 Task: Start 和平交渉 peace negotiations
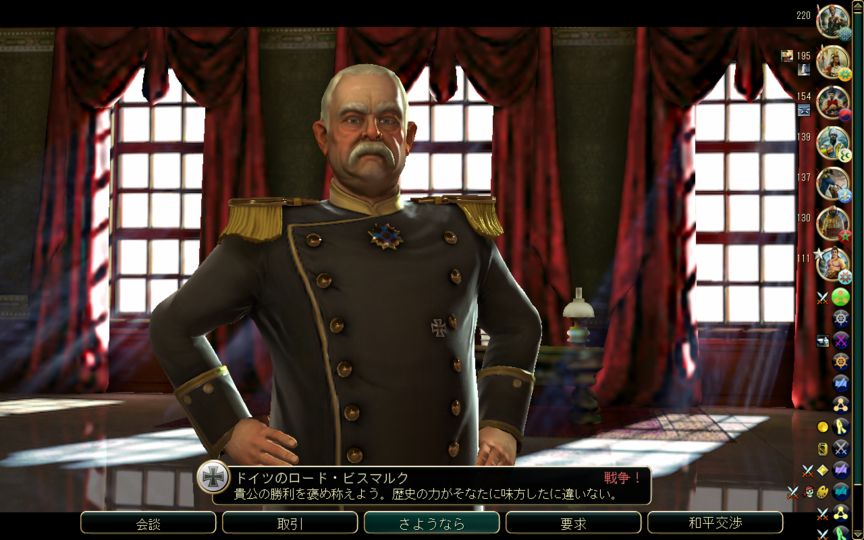715,523
